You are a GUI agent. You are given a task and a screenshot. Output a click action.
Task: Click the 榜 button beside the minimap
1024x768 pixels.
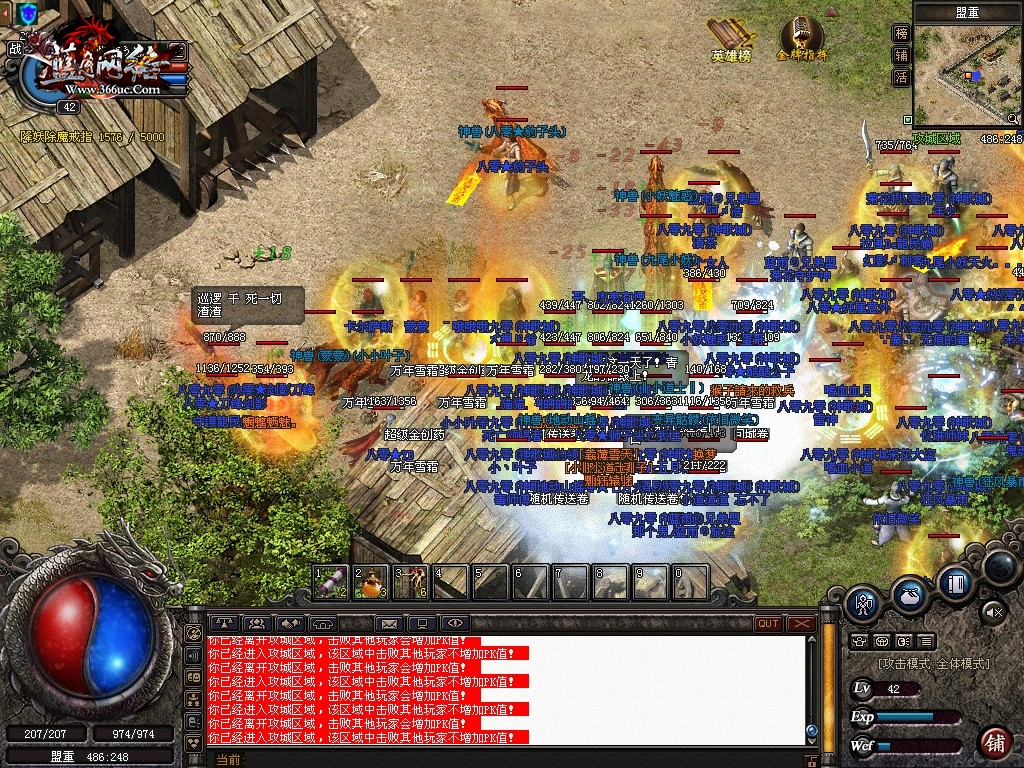(901, 33)
